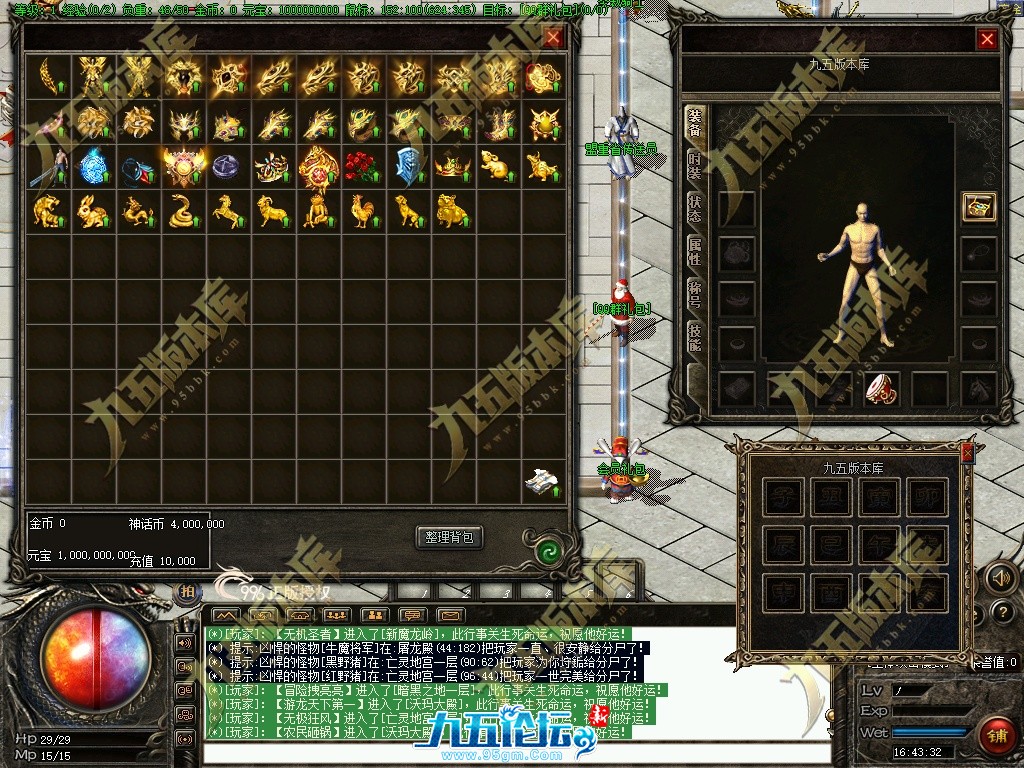1024x768 pixels.
Task: Choose the golden rooster zodiac item
Action: (363, 210)
